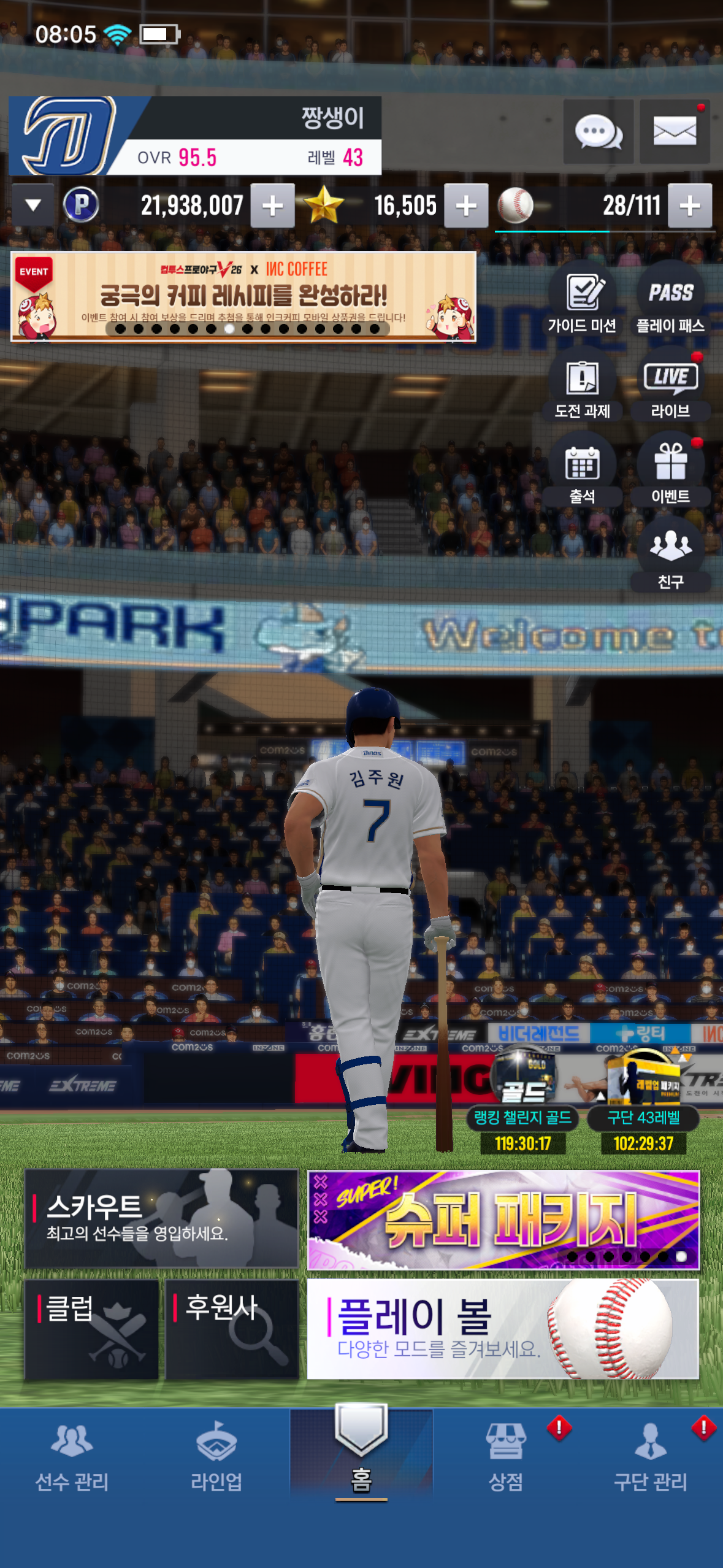Screen dimensions: 723x1568
Task: Open the chat speech bubble icon
Action: (598, 131)
